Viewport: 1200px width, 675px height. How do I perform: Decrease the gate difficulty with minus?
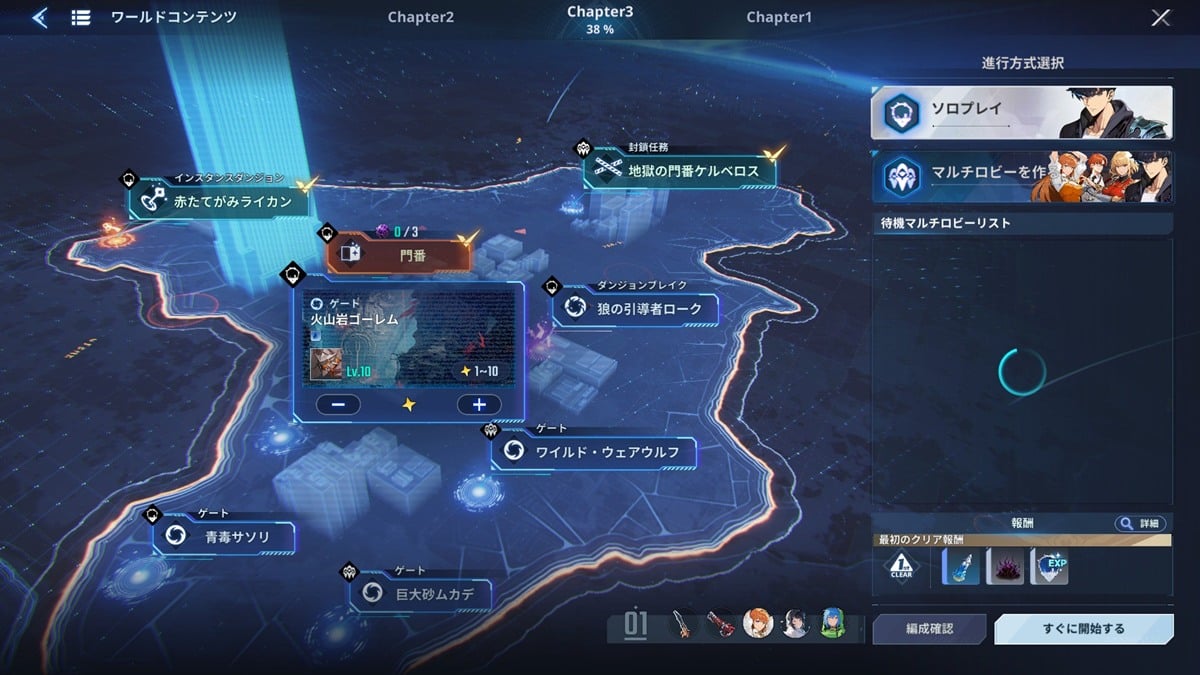coord(338,404)
